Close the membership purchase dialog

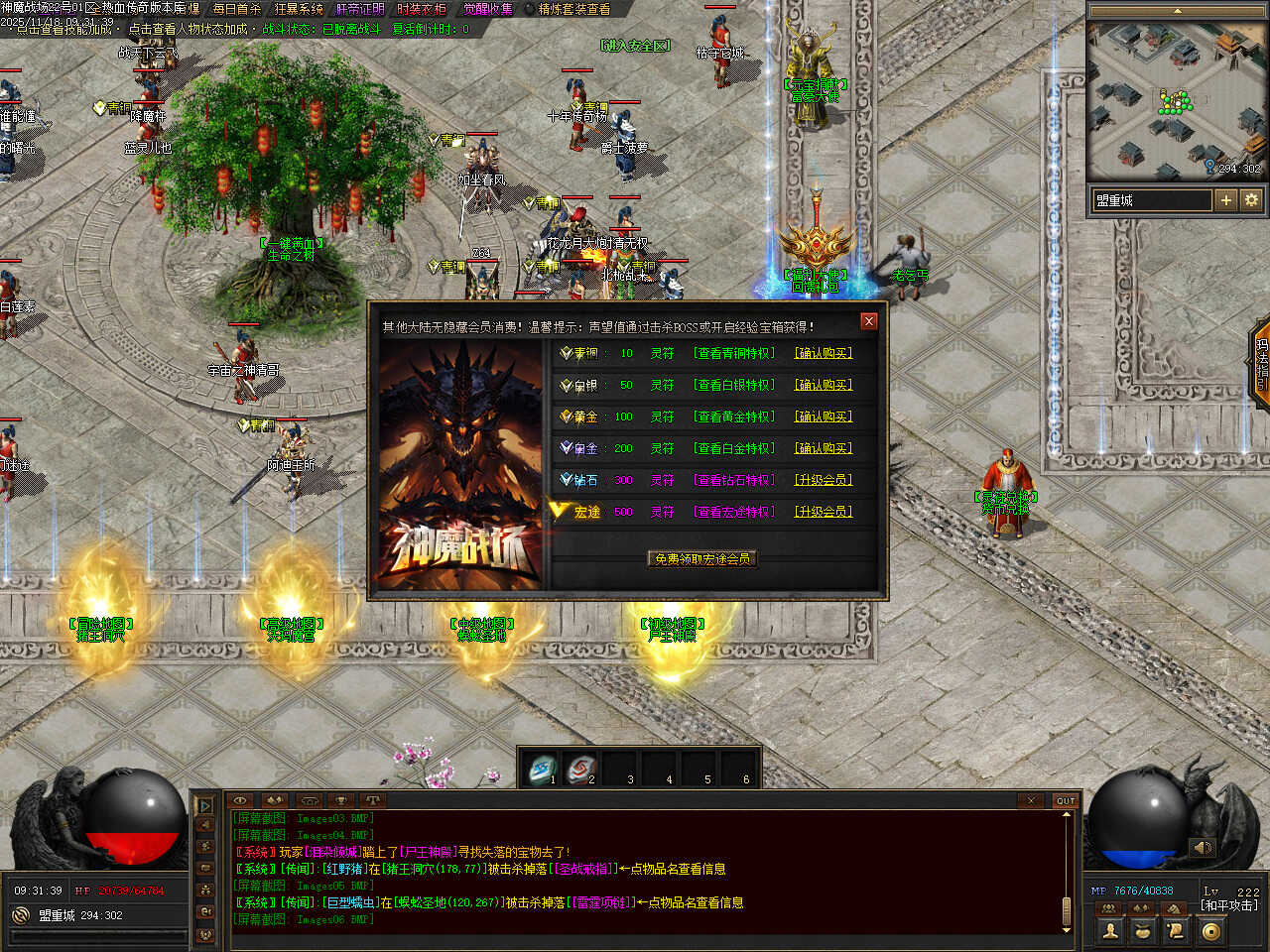coord(869,321)
